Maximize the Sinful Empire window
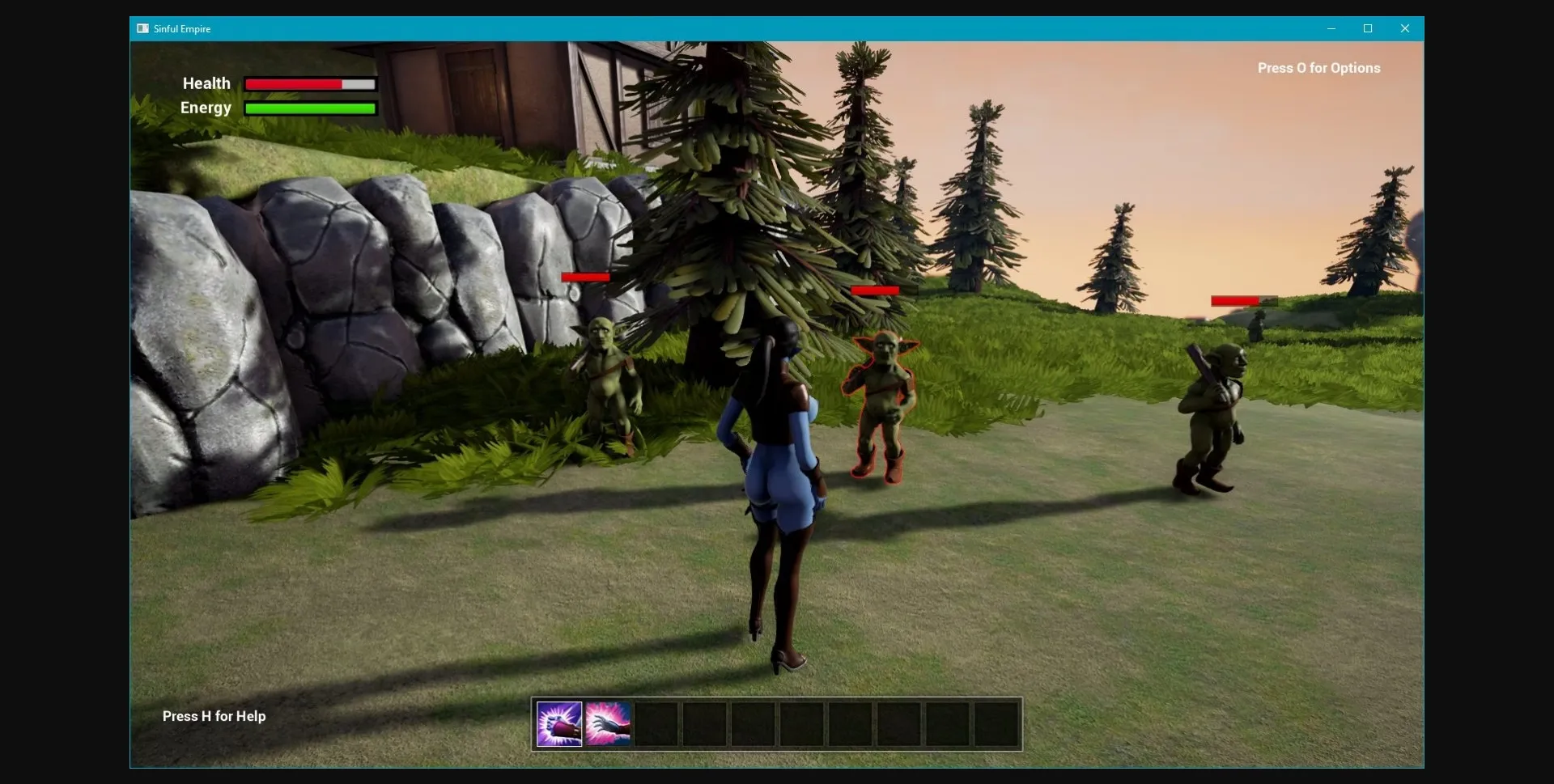The image size is (1554, 784). coord(1368,28)
